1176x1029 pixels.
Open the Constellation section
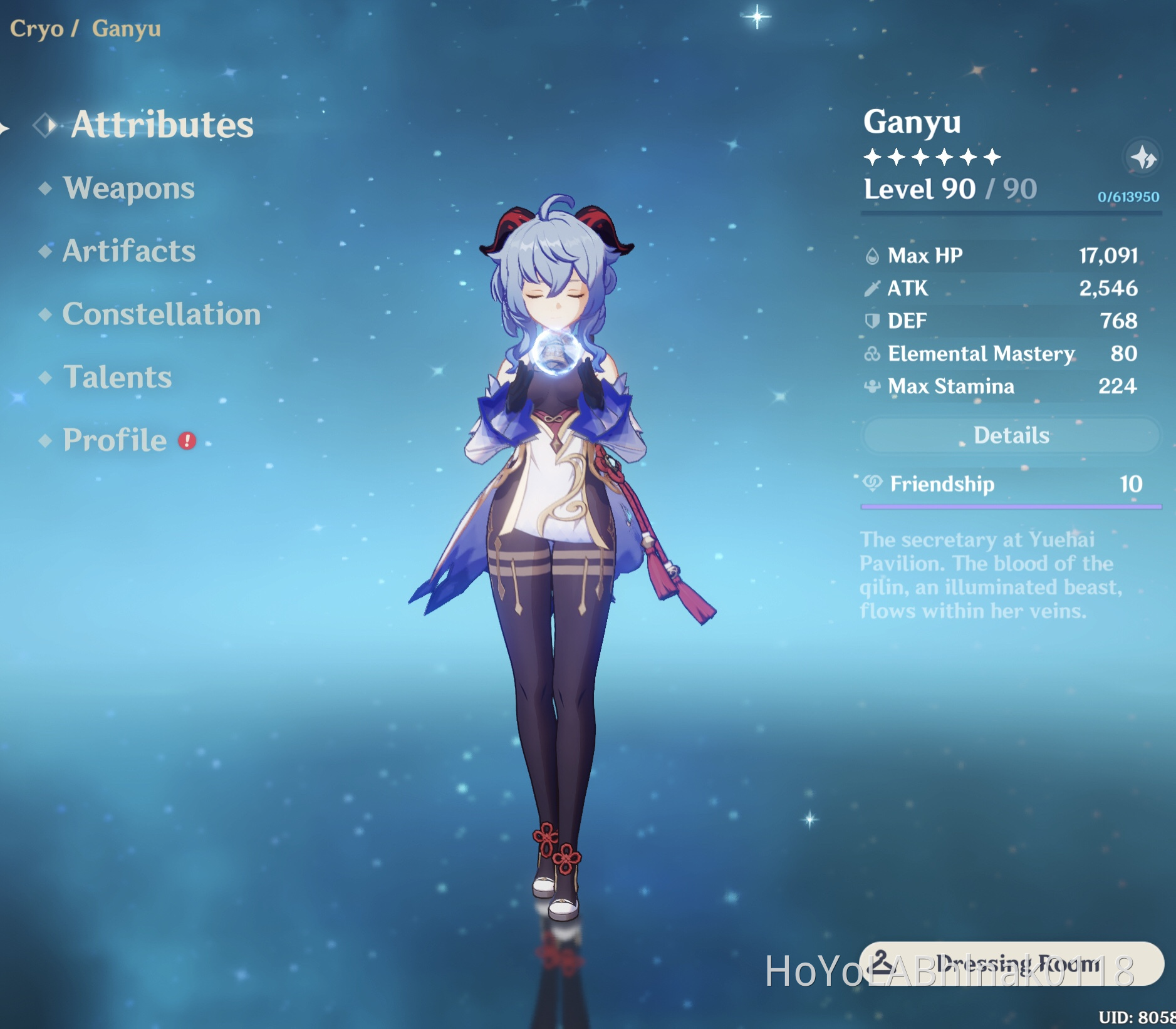162,315
